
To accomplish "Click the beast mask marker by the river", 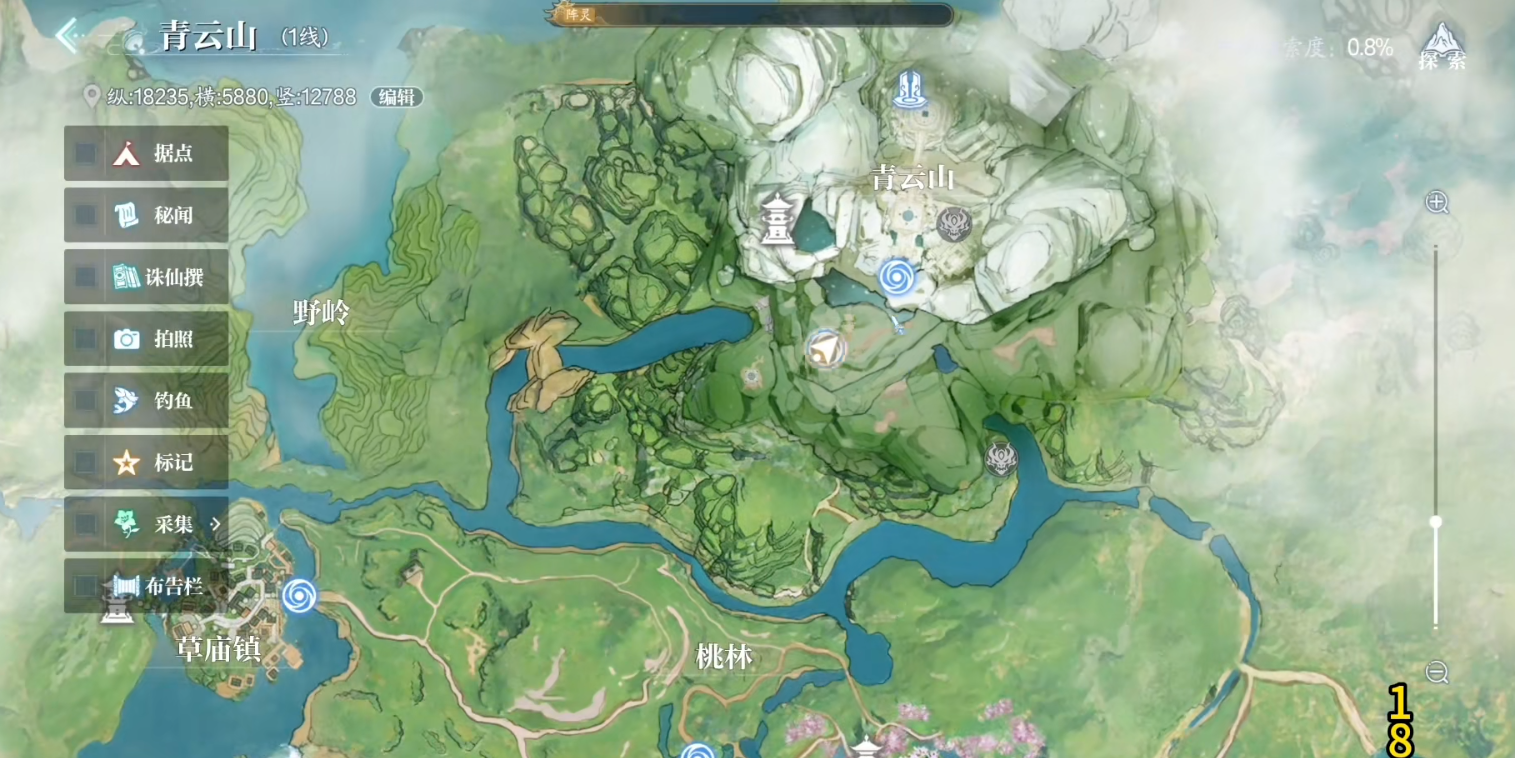I will pyautogui.click(x=1000, y=458).
